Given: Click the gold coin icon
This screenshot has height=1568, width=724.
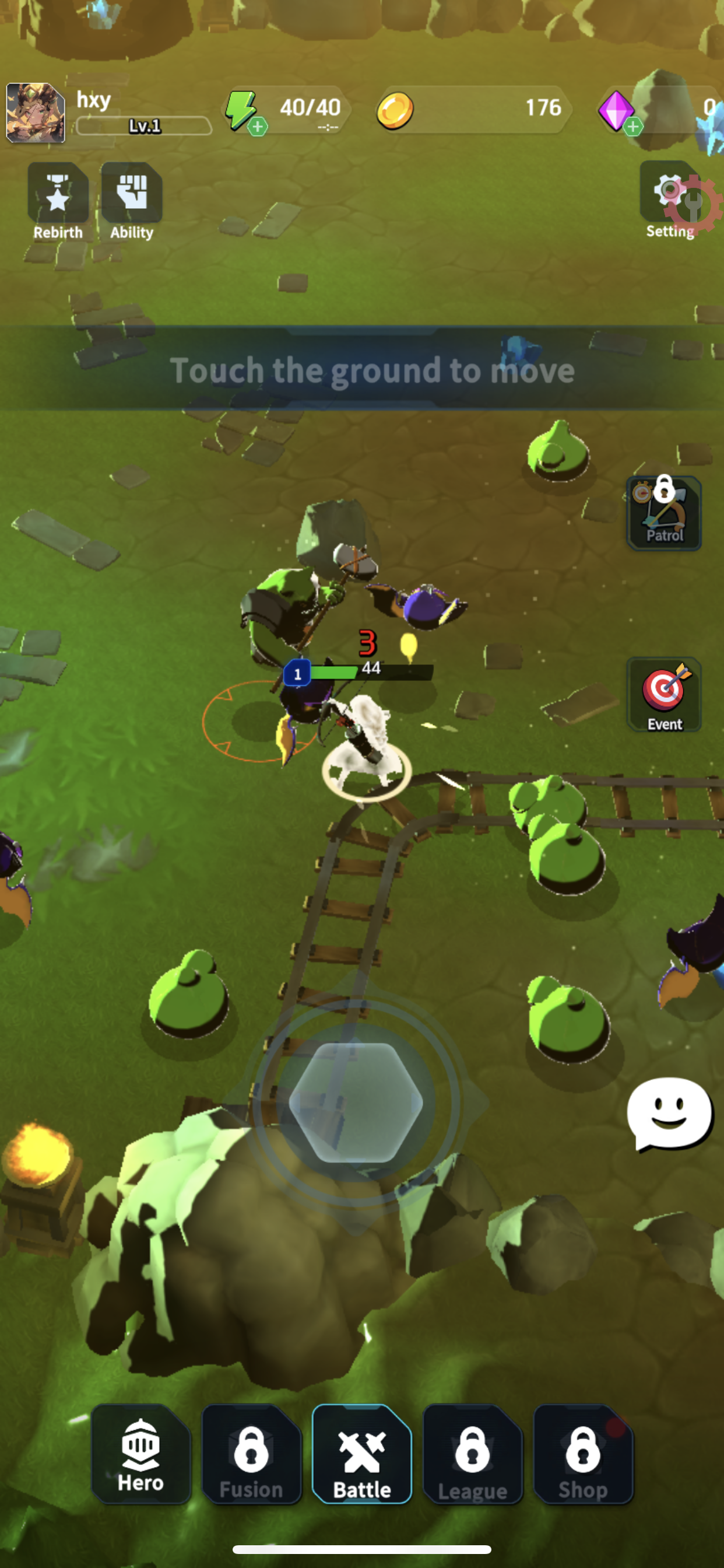Looking at the screenshot, I should click(395, 111).
